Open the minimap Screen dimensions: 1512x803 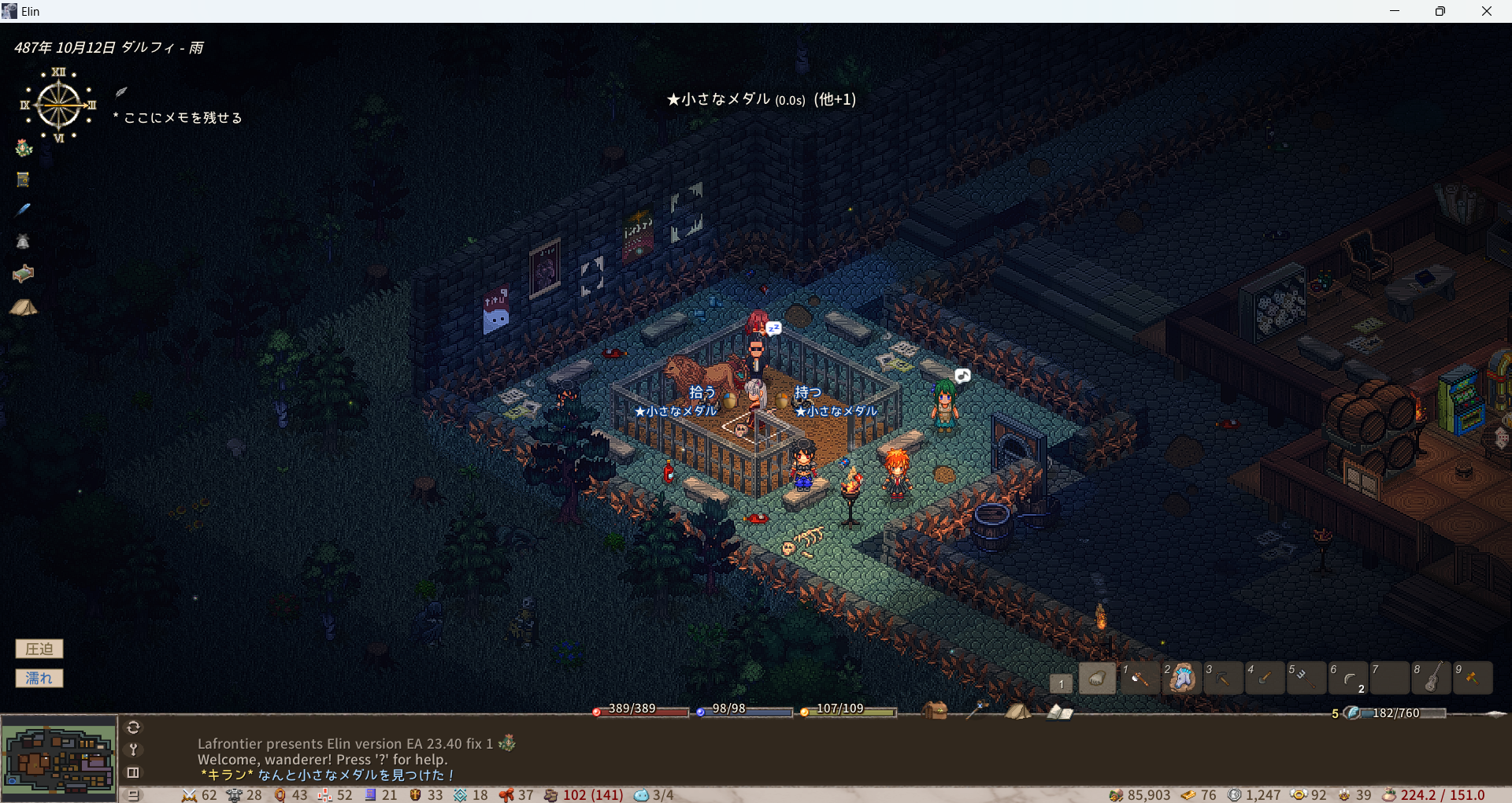pyautogui.click(x=59, y=760)
